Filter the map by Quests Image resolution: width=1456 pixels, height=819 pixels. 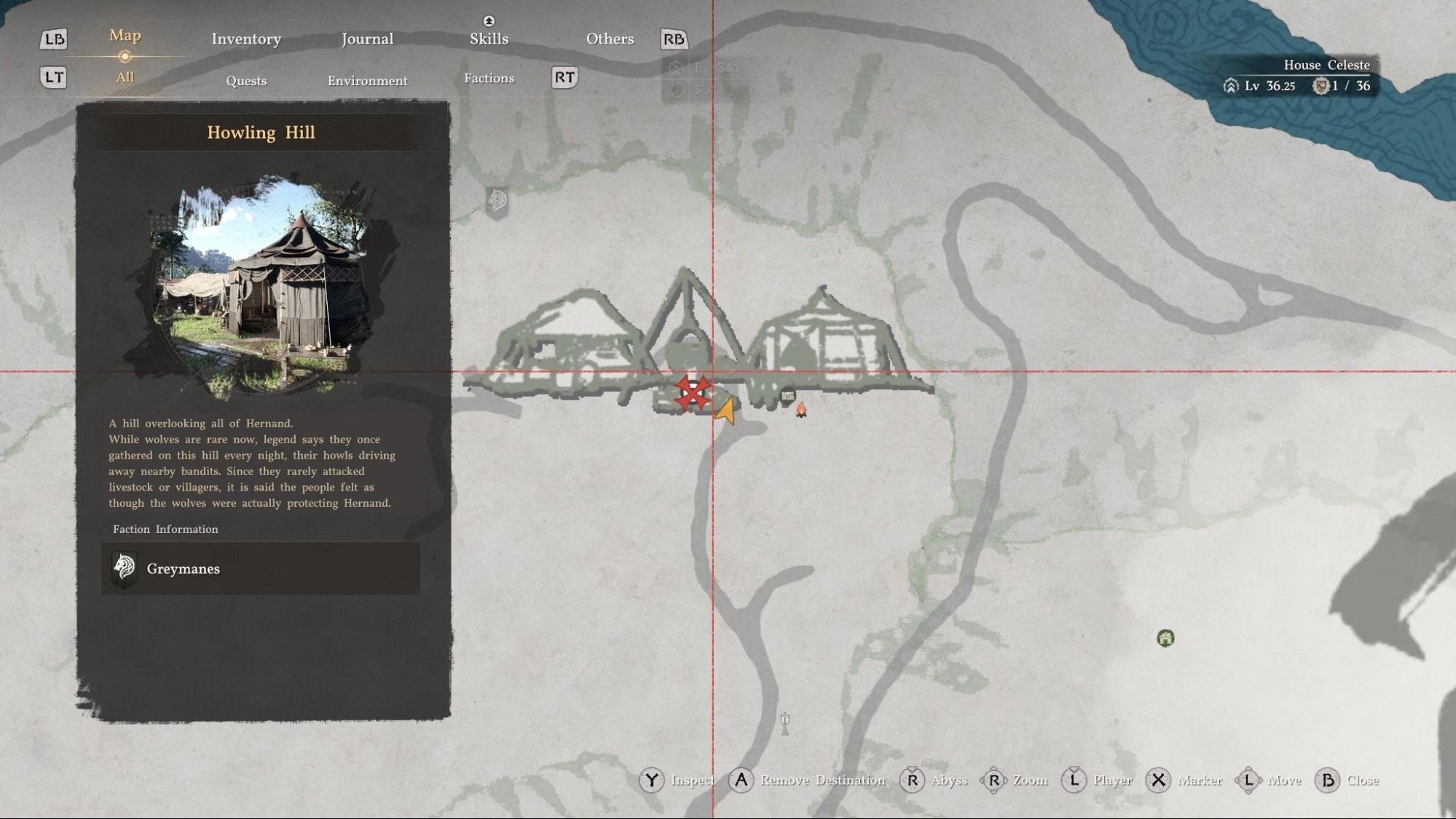pos(246,81)
